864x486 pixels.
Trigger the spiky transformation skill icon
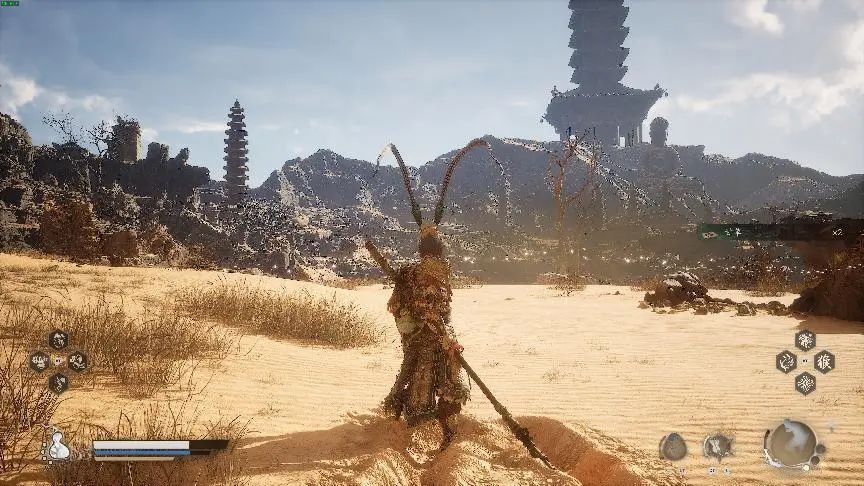717,446
